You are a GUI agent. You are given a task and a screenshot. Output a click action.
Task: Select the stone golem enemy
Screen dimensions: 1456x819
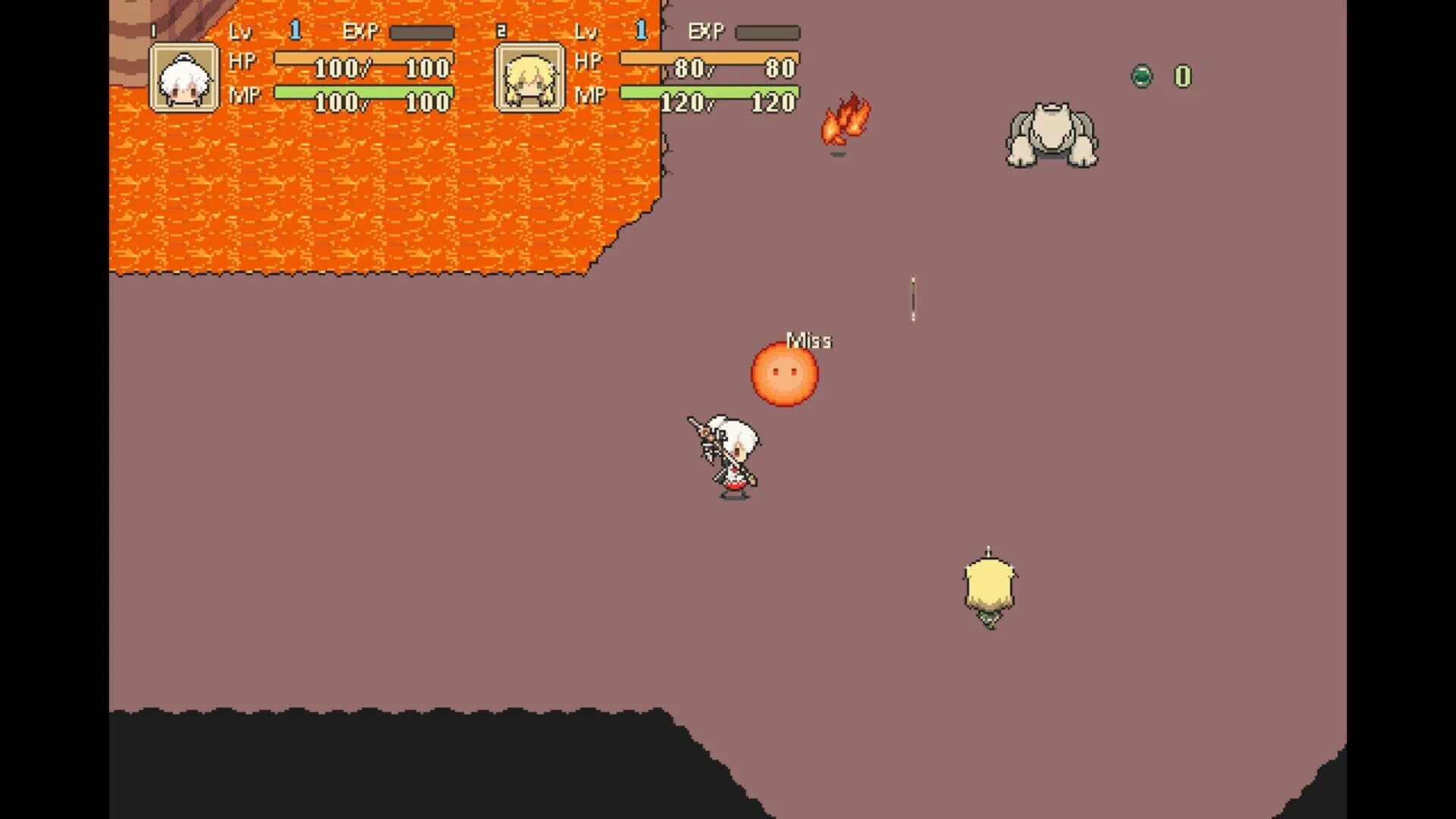pyautogui.click(x=1052, y=136)
